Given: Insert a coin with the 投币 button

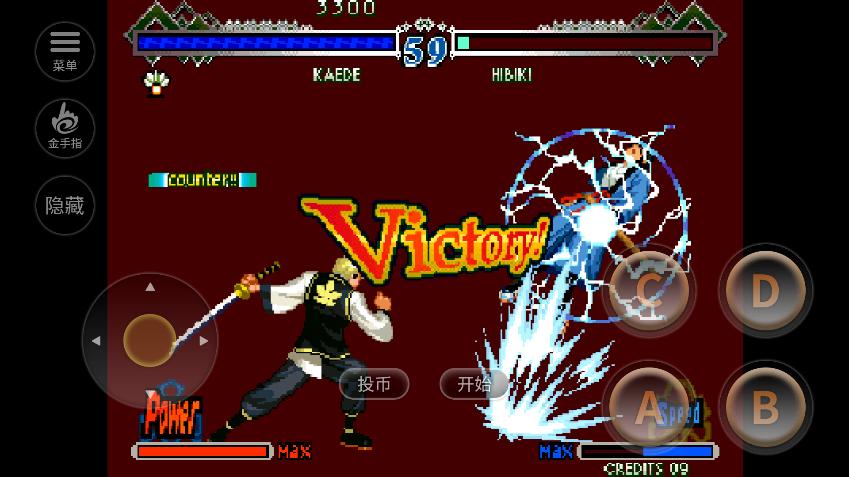Looking at the screenshot, I should pyautogui.click(x=374, y=384).
